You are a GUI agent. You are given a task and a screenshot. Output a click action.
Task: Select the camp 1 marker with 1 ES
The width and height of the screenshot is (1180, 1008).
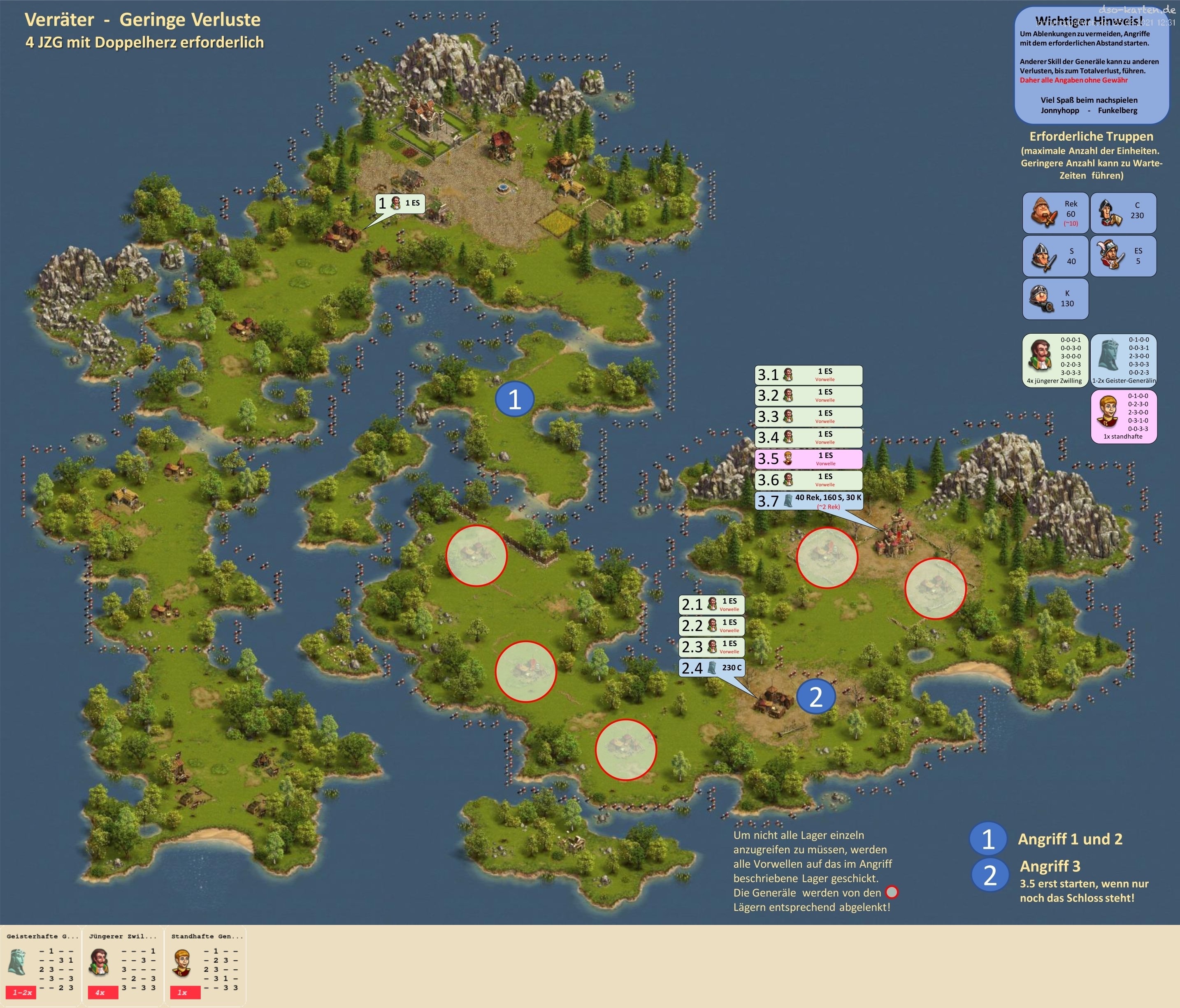400,203
